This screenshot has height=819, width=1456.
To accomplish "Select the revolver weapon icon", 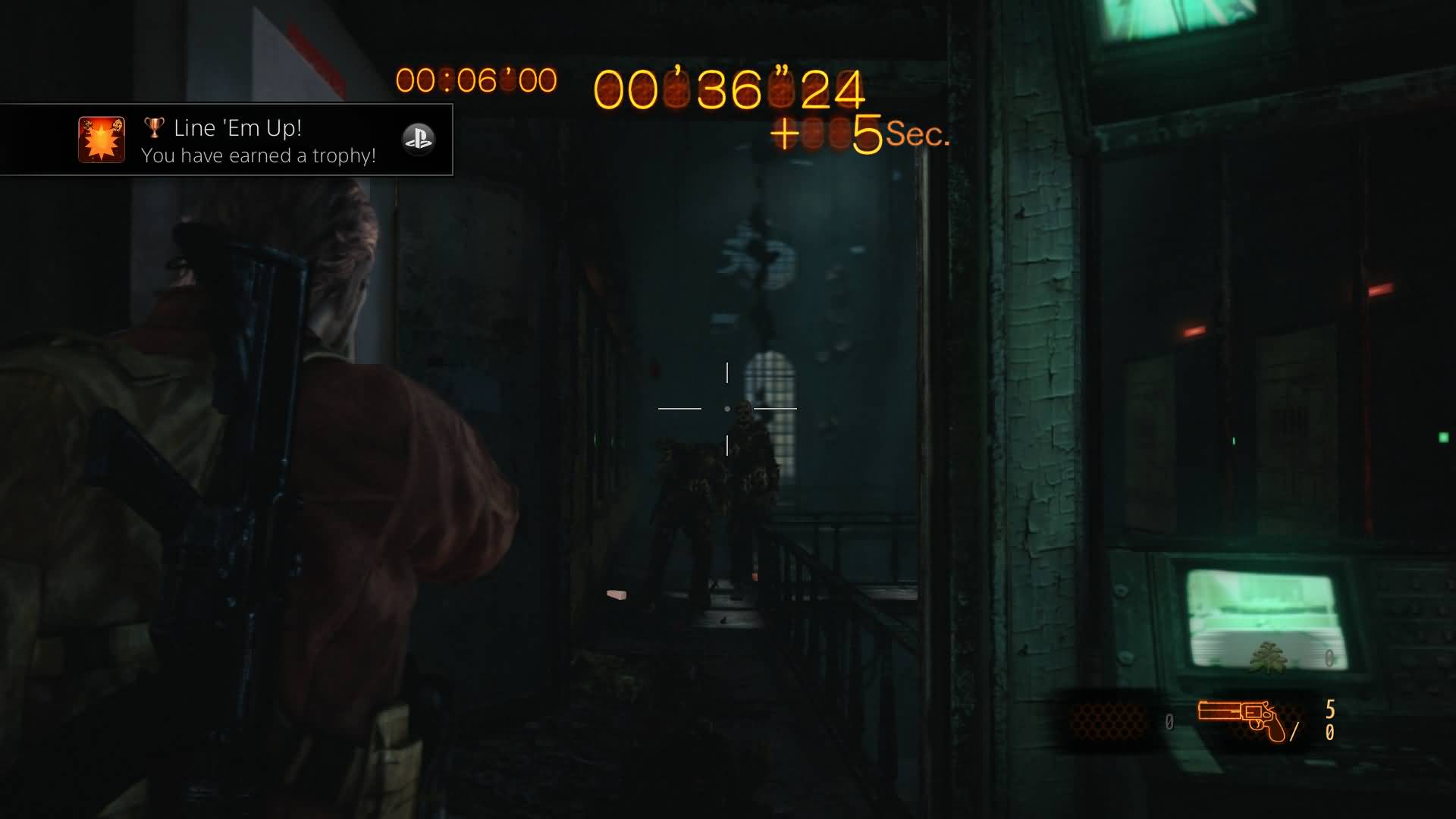I will coord(1242,719).
